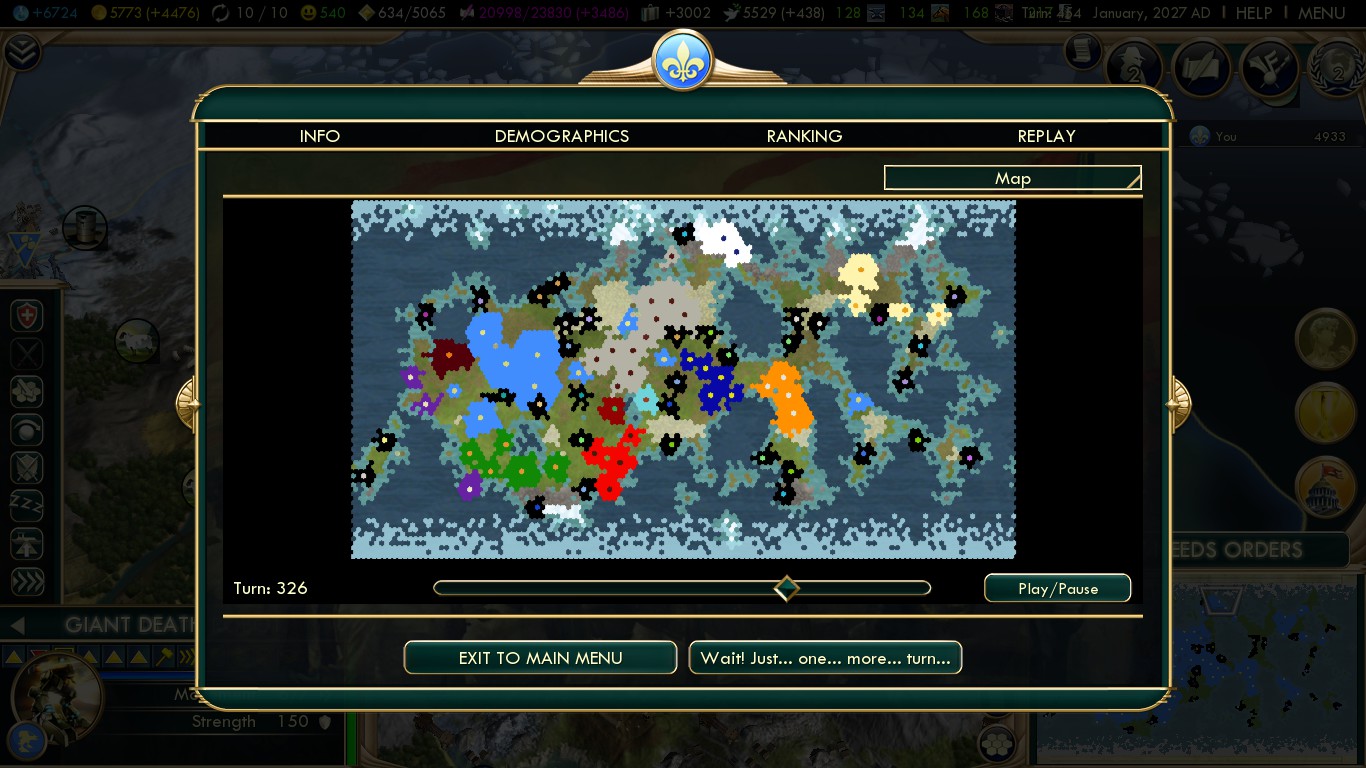Click the replay turn slider handle
The image size is (1366, 768).
[x=787, y=588]
